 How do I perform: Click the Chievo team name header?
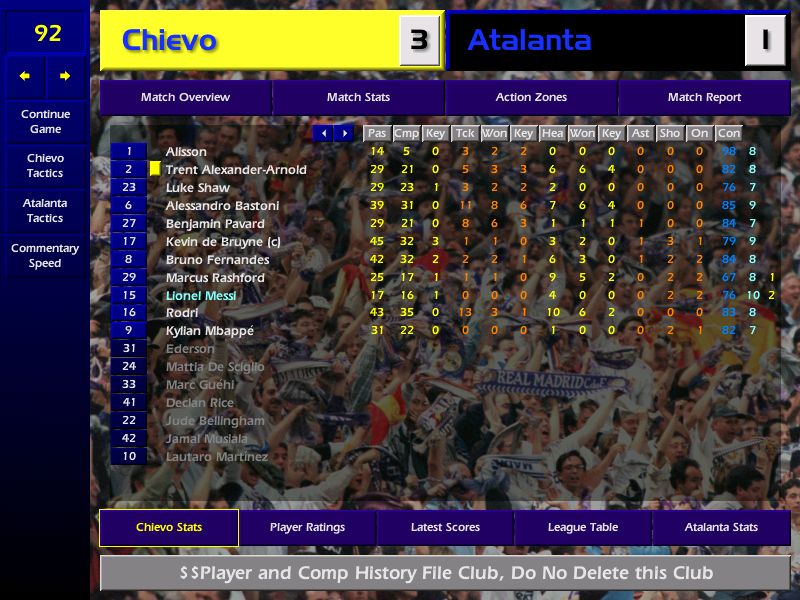tap(169, 40)
